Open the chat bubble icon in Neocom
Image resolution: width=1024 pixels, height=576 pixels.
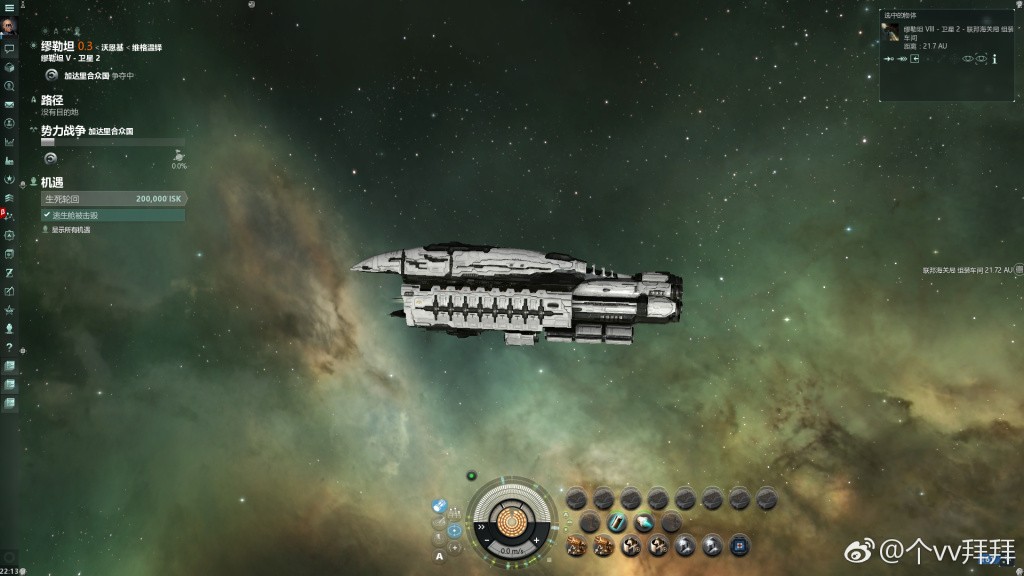click(9, 48)
